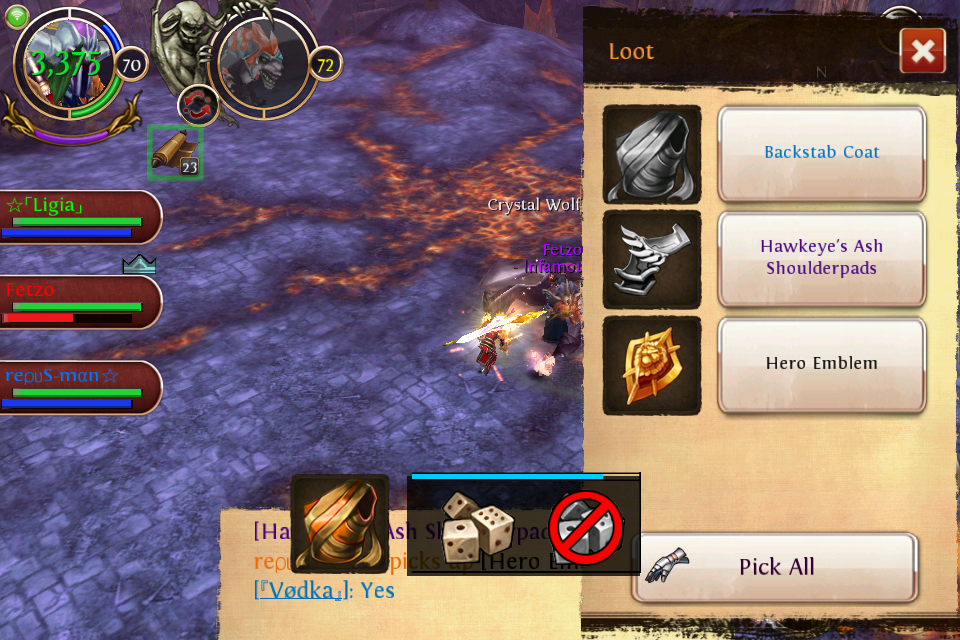
Task: Open your level 70 character portrait
Action: click(x=68, y=65)
